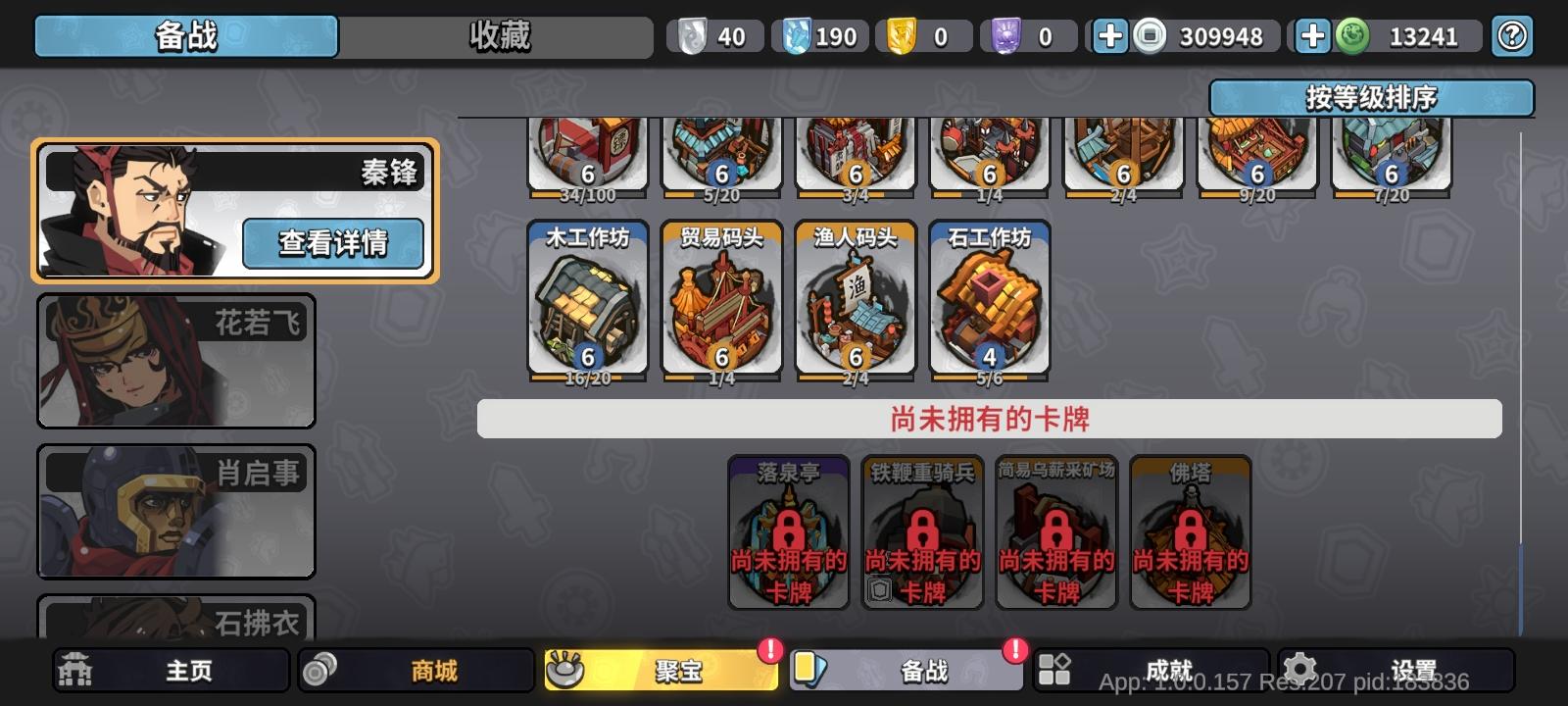Viewport: 1568px width, 706px height.
Task: Click the plus button next to 309948 coins
Action: 1108,35
